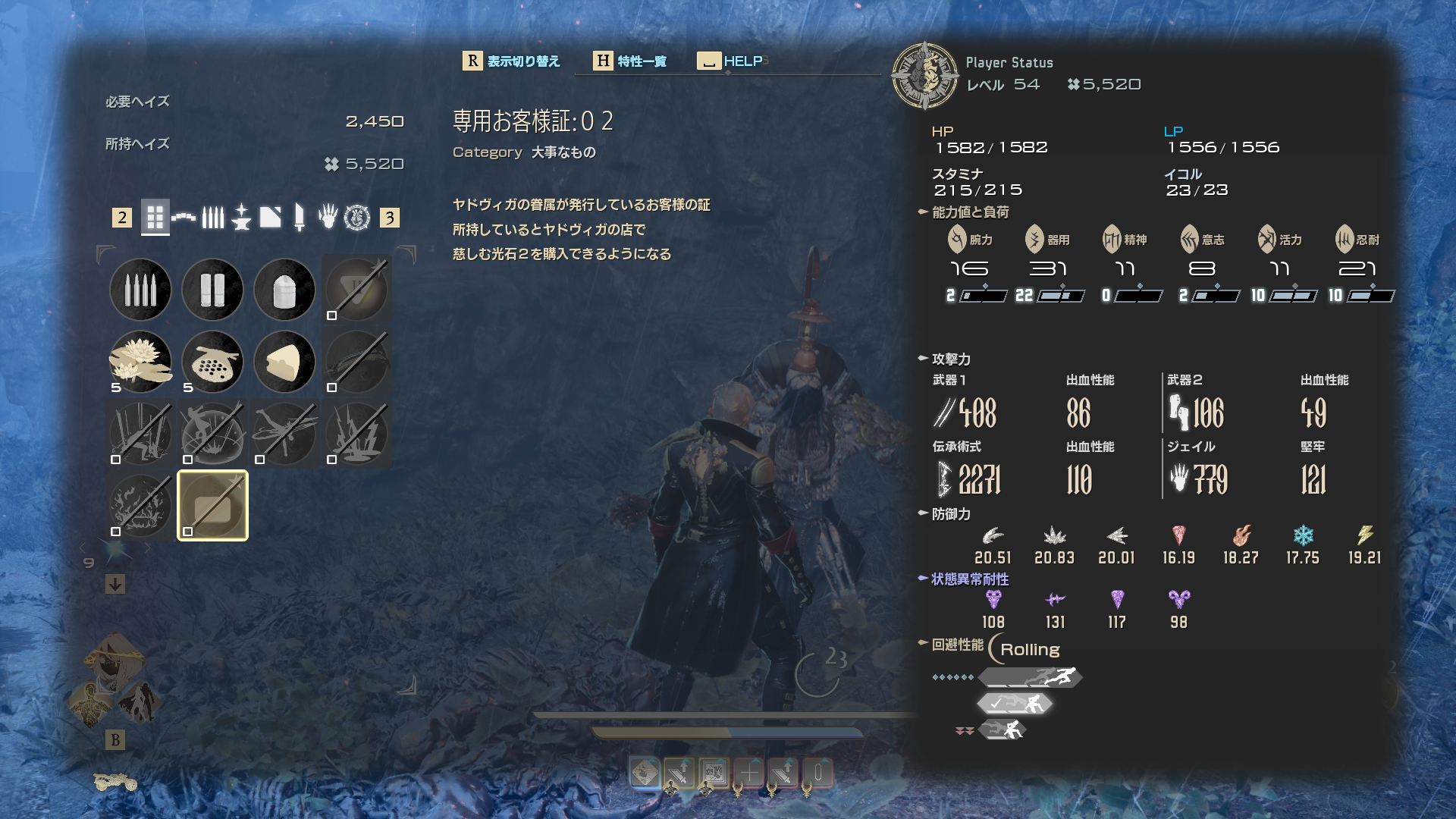The width and height of the screenshot is (1456, 819).
Task: Toggle the 表示切り替え display switch
Action: (511, 61)
